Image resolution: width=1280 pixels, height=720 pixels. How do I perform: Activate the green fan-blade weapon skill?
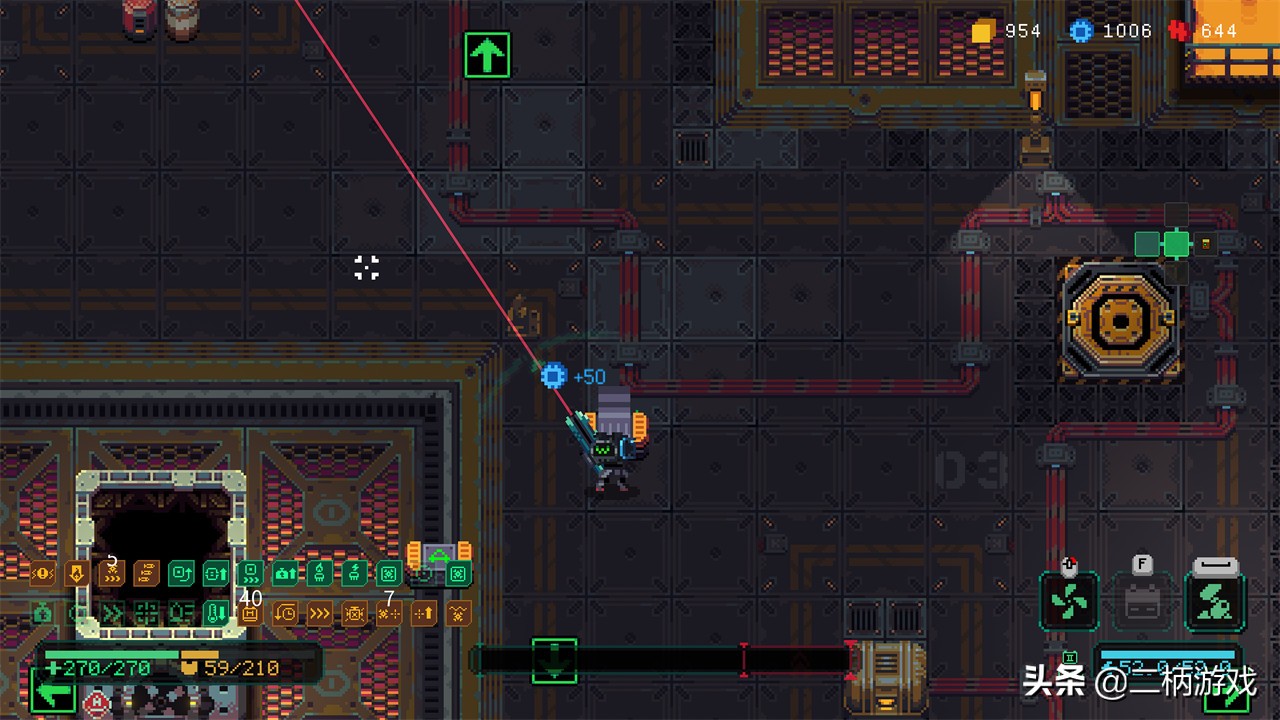tap(1069, 602)
